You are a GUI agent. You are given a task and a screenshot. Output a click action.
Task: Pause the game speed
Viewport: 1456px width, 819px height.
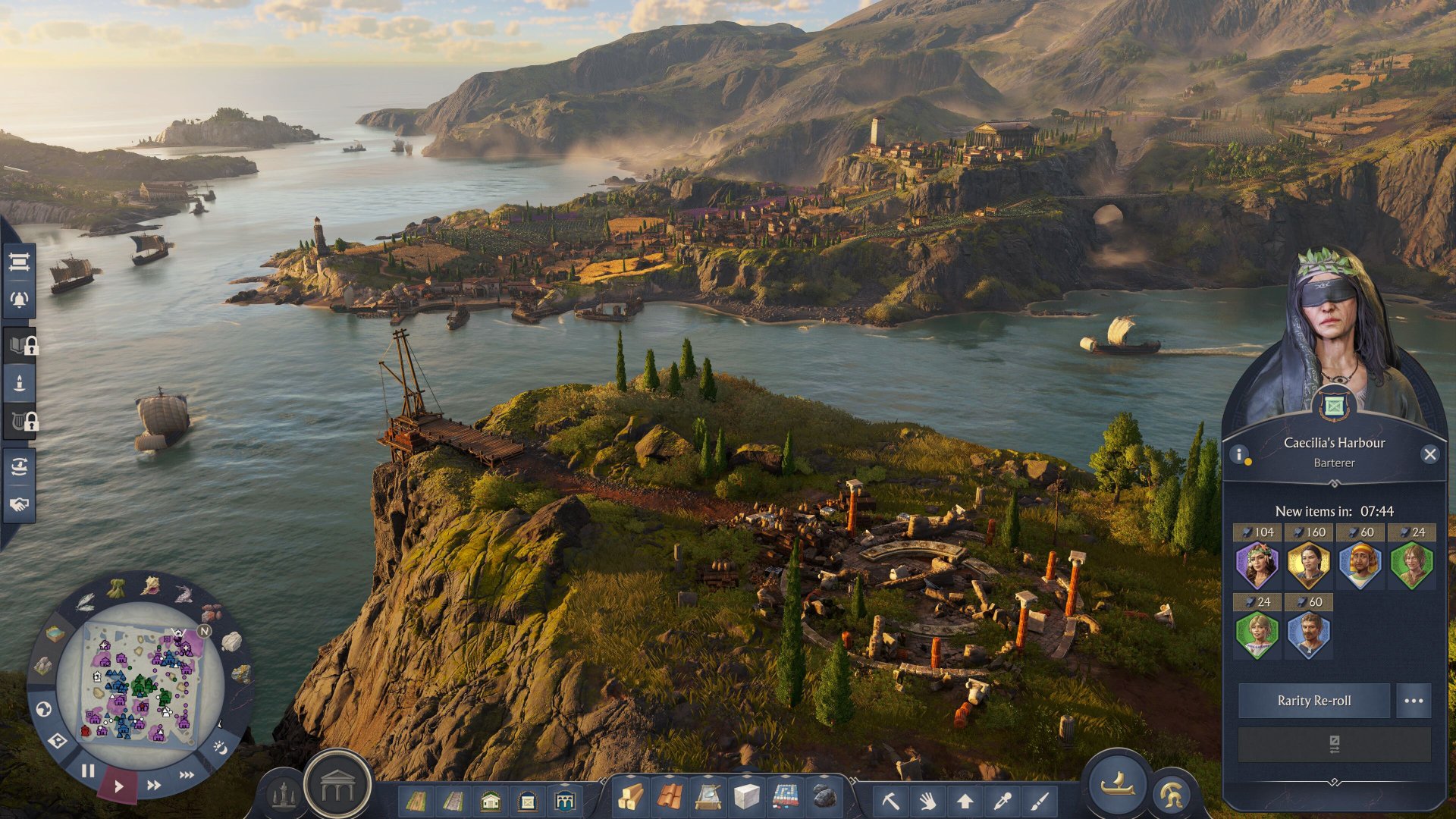[x=88, y=771]
